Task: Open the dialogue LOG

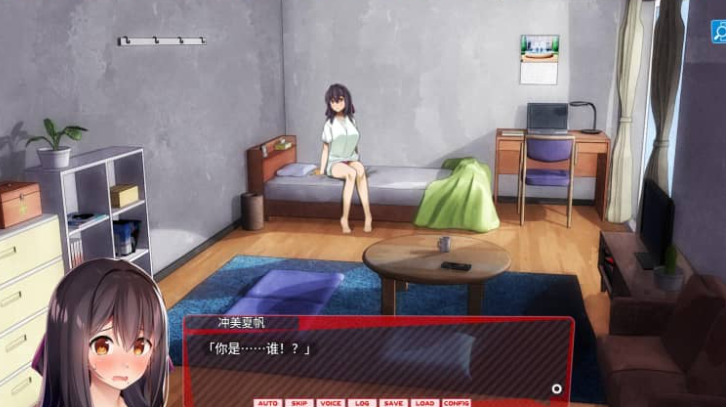Action: pos(362,402)
